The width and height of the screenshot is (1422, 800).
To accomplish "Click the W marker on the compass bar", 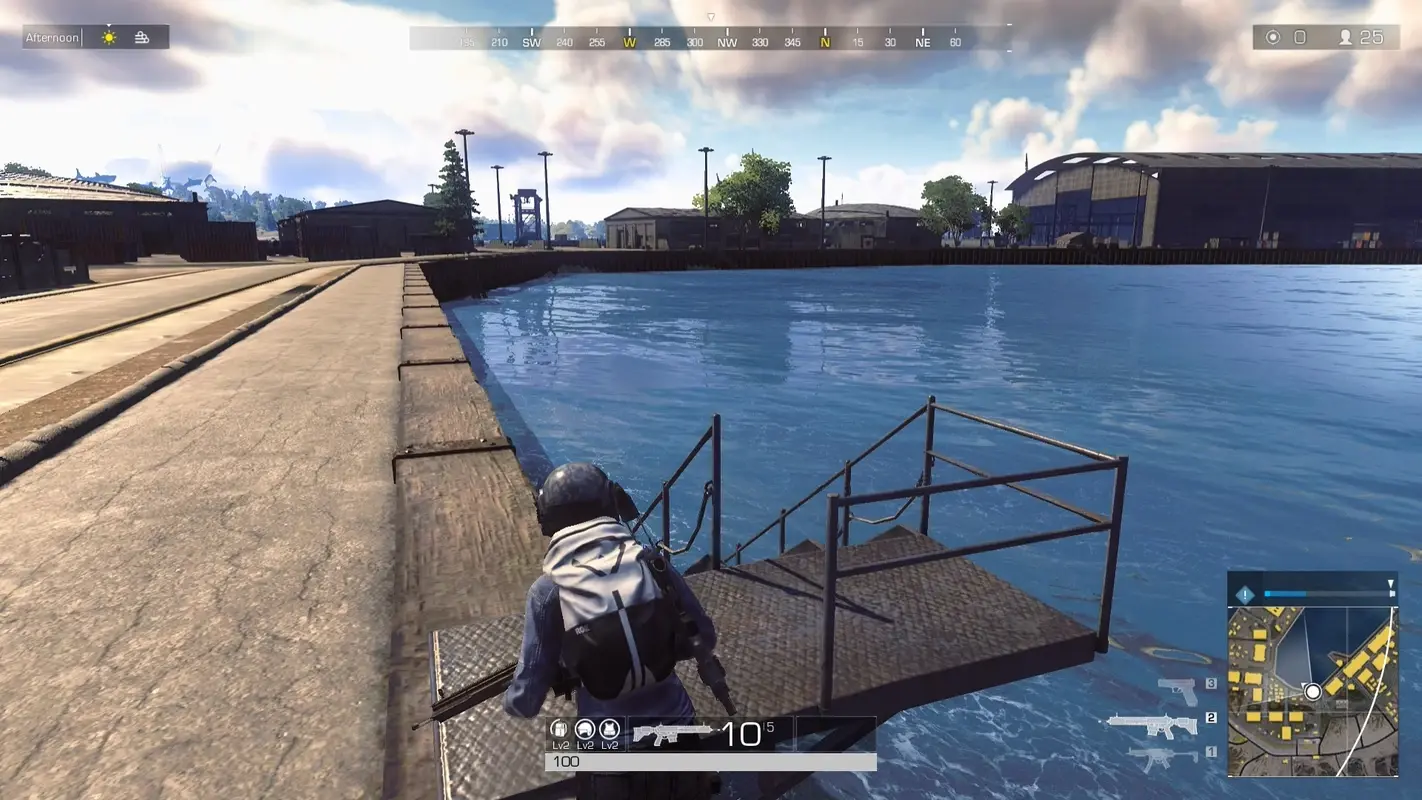I will click(x=629, y=43).
